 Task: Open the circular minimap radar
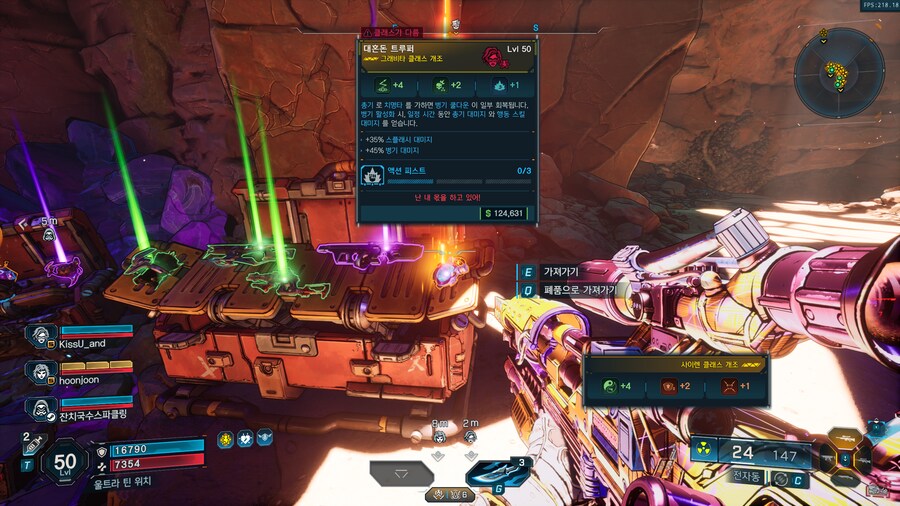(x=839, y=72)
